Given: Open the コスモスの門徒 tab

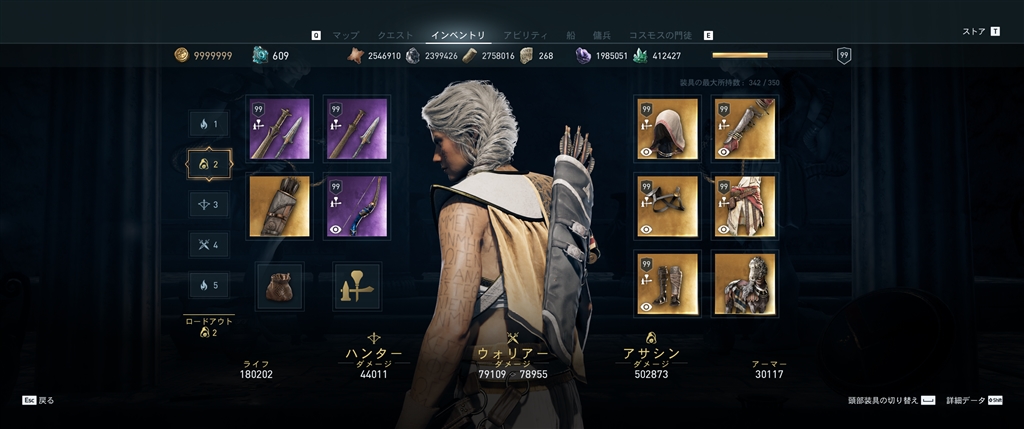Looking at the screenshot, I should tap(660, 35).
